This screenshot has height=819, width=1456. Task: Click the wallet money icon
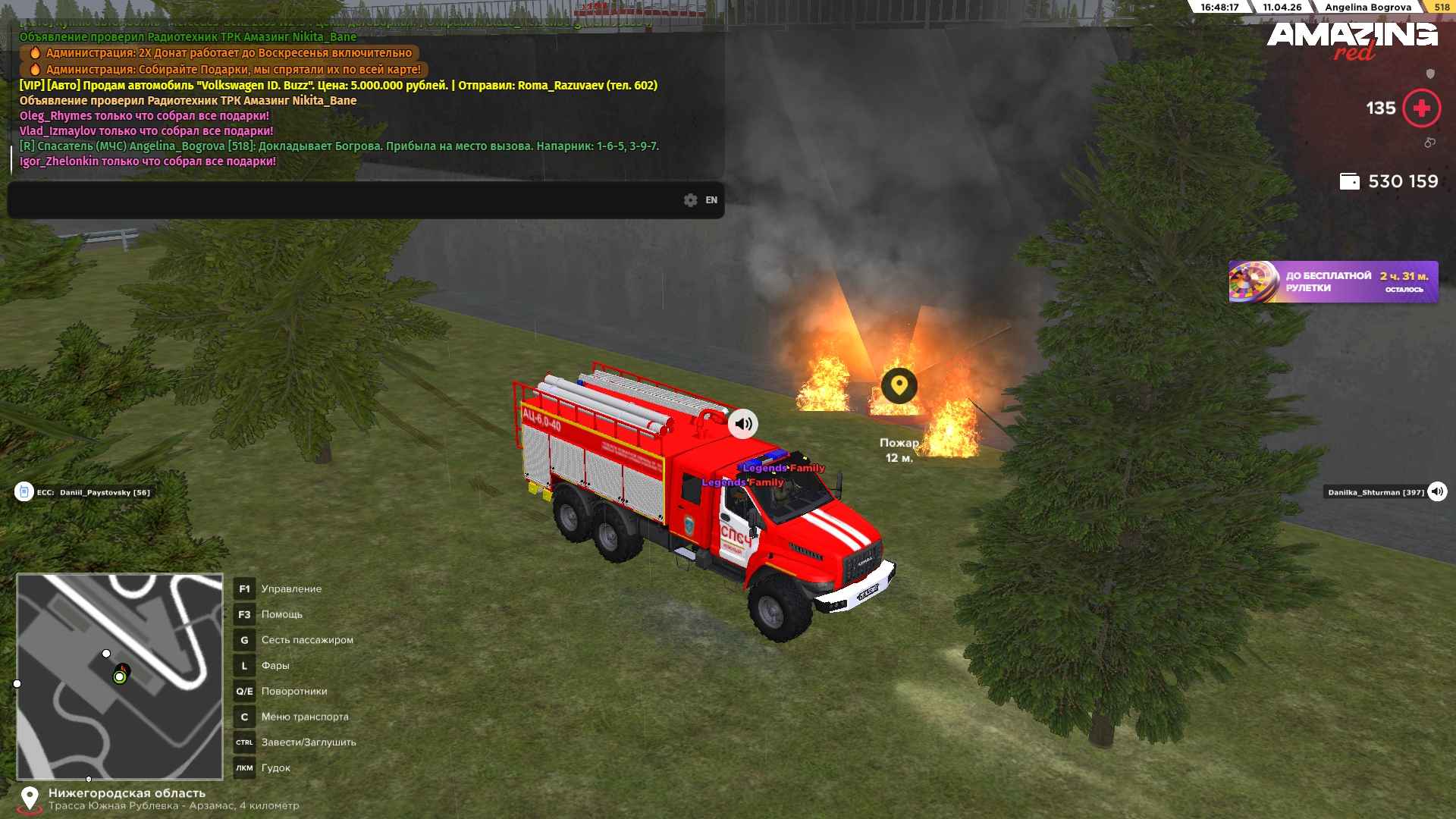(x=1349, y=182)
